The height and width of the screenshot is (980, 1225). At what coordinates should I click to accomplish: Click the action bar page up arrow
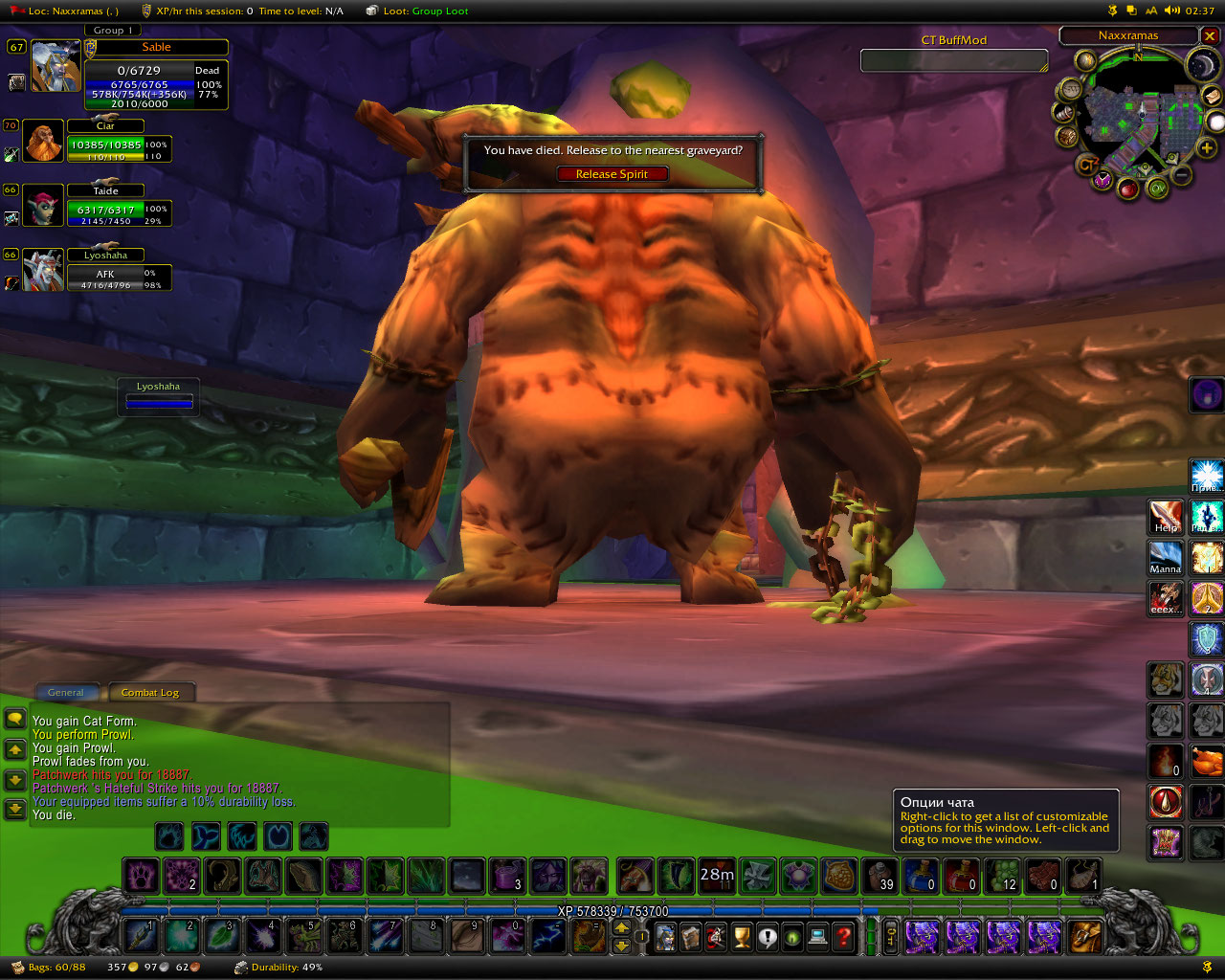pos(621,927)
